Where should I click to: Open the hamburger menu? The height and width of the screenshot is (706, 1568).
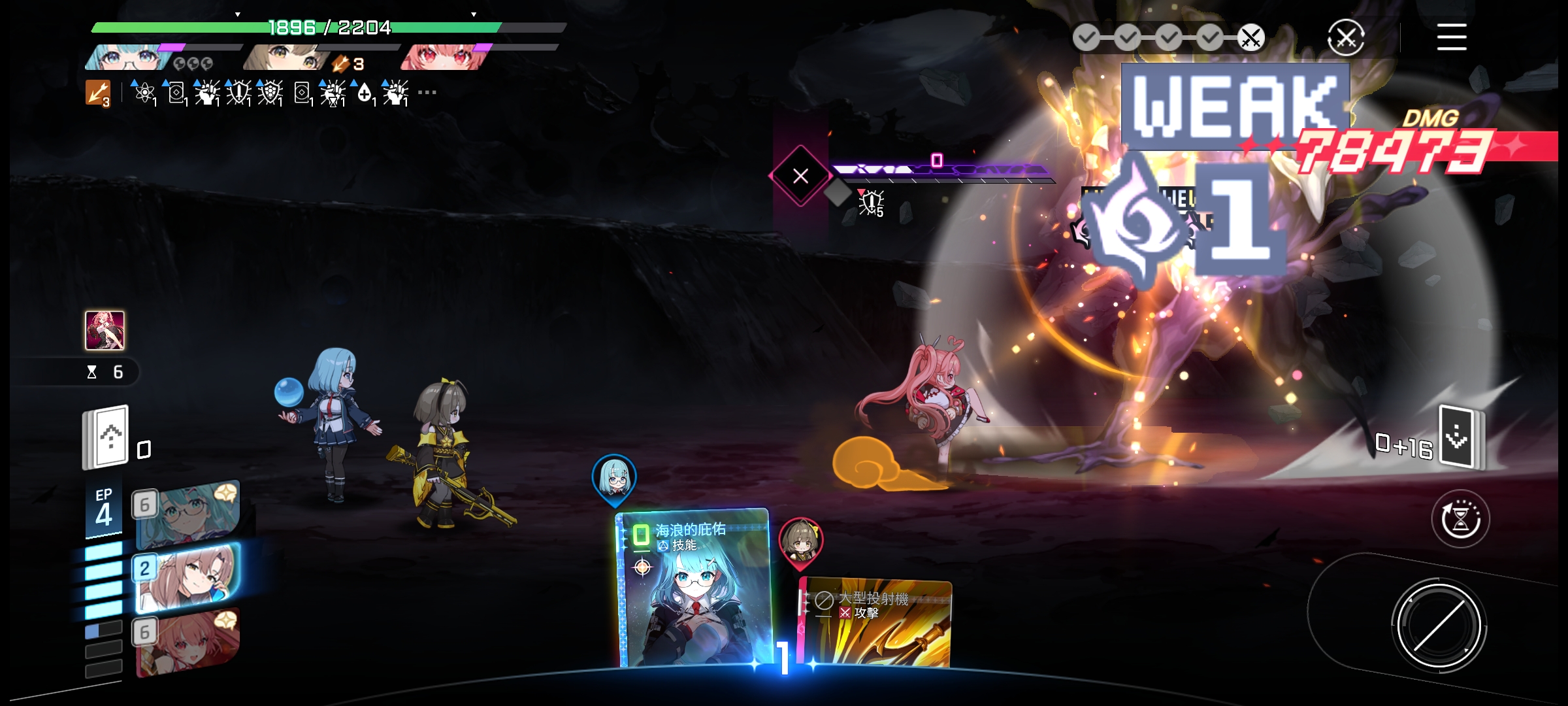point(1451,37)
